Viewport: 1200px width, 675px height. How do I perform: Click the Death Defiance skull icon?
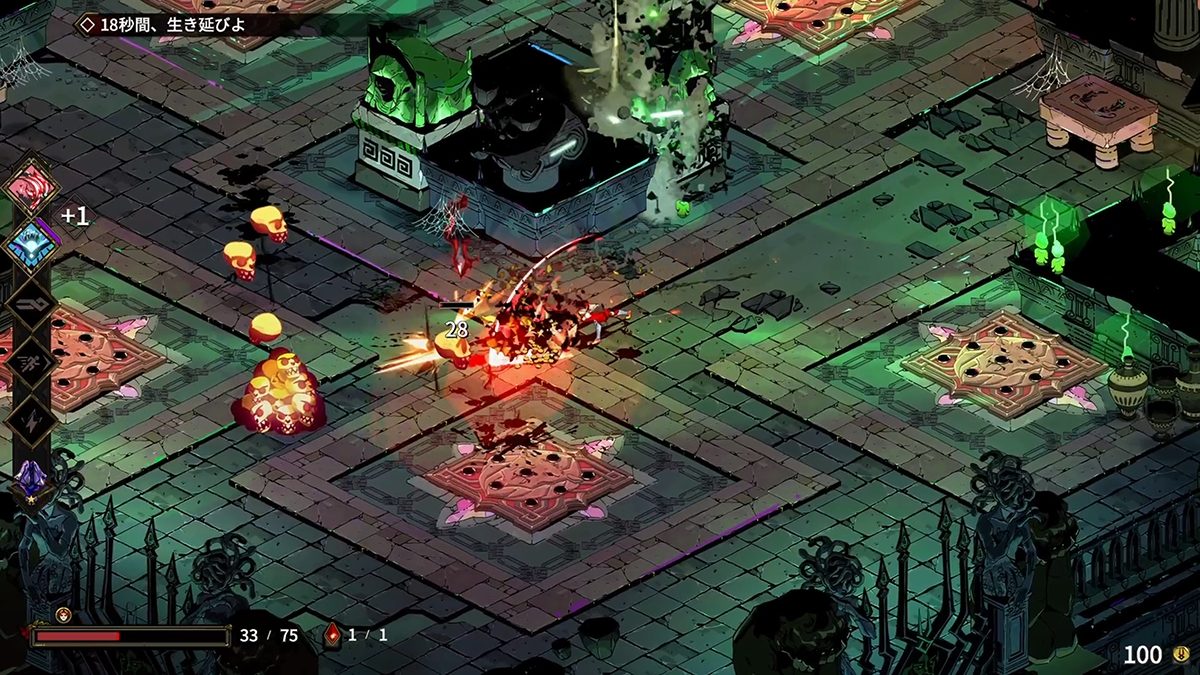(62, 614)
